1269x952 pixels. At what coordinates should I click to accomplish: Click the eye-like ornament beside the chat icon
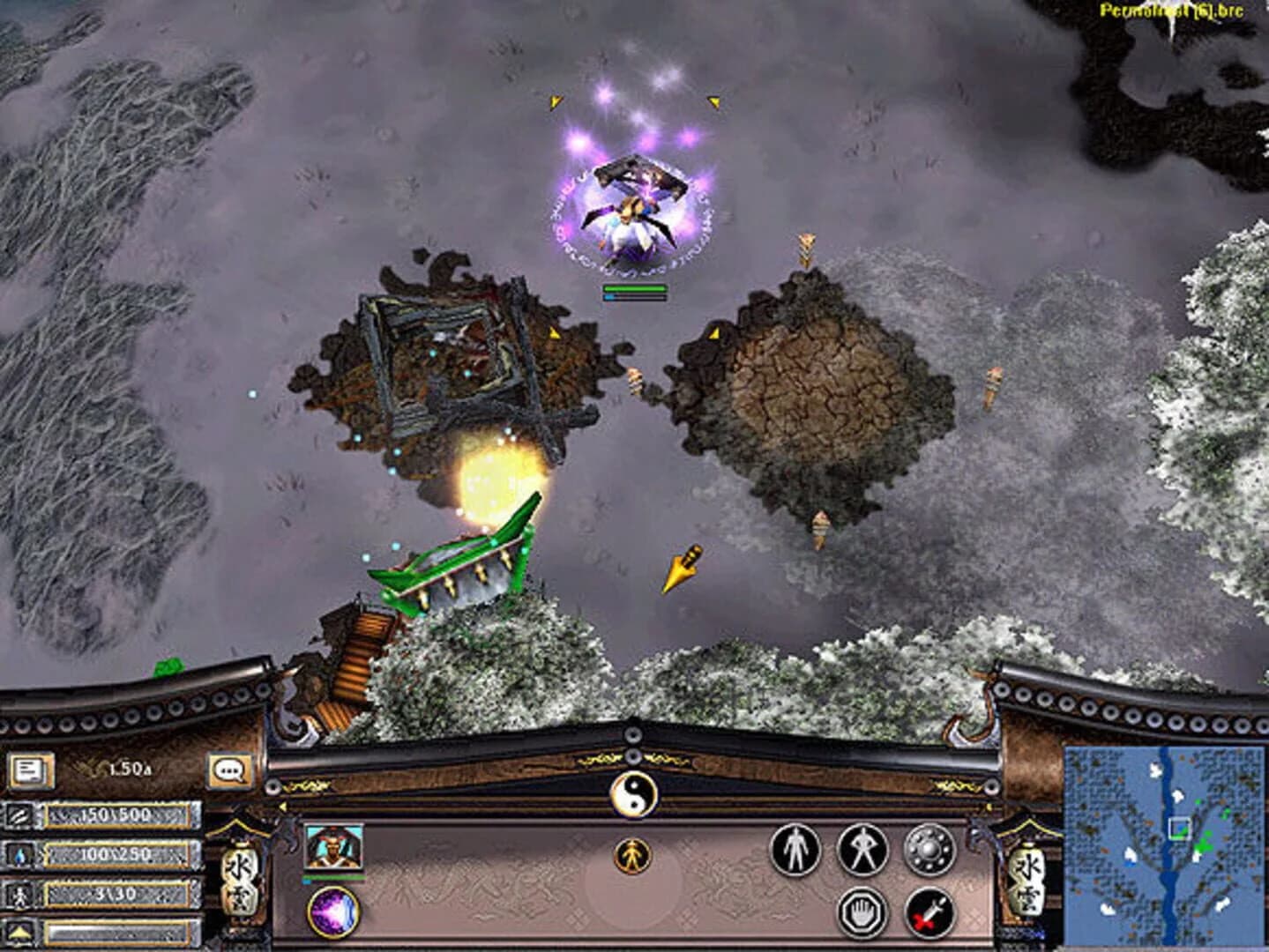point(272,785)
